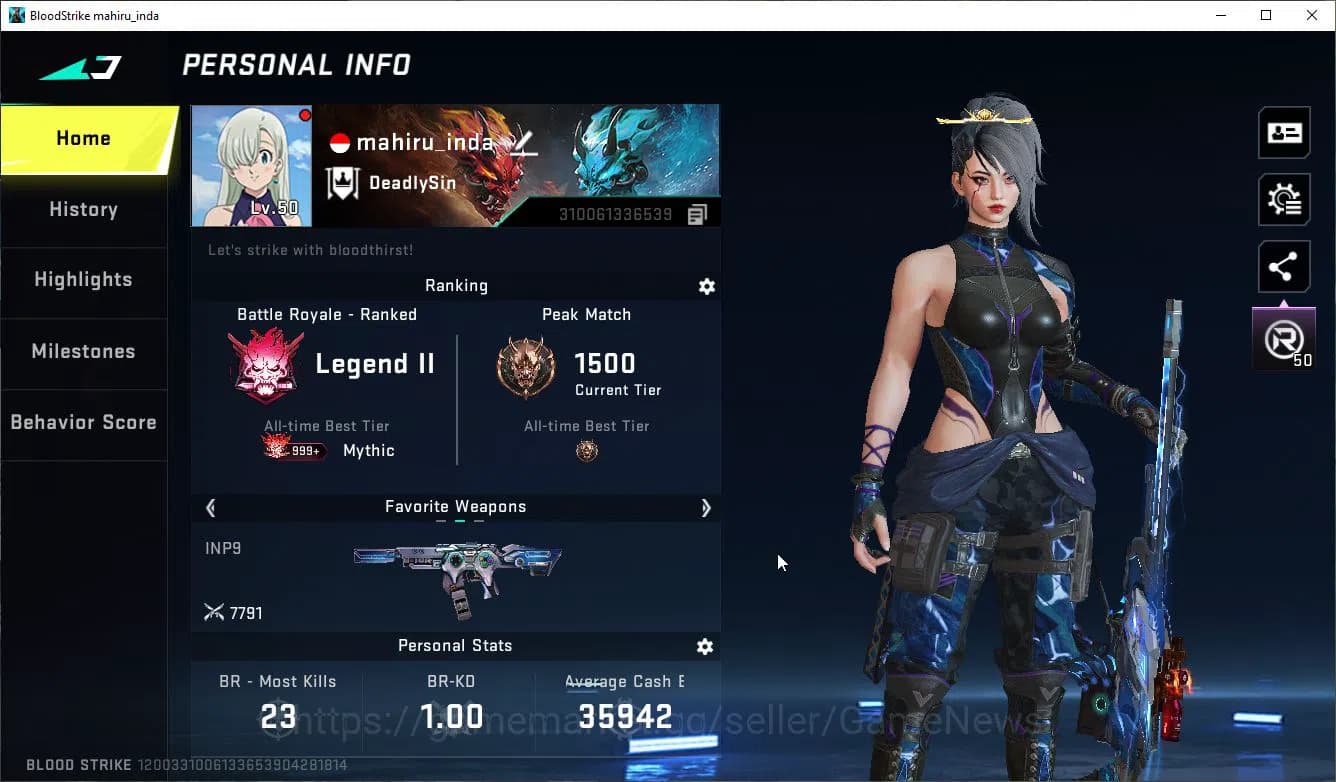This screenshot has height=782, width=1336.
Task: Click the game logo at top left
Action: [81, 68]
